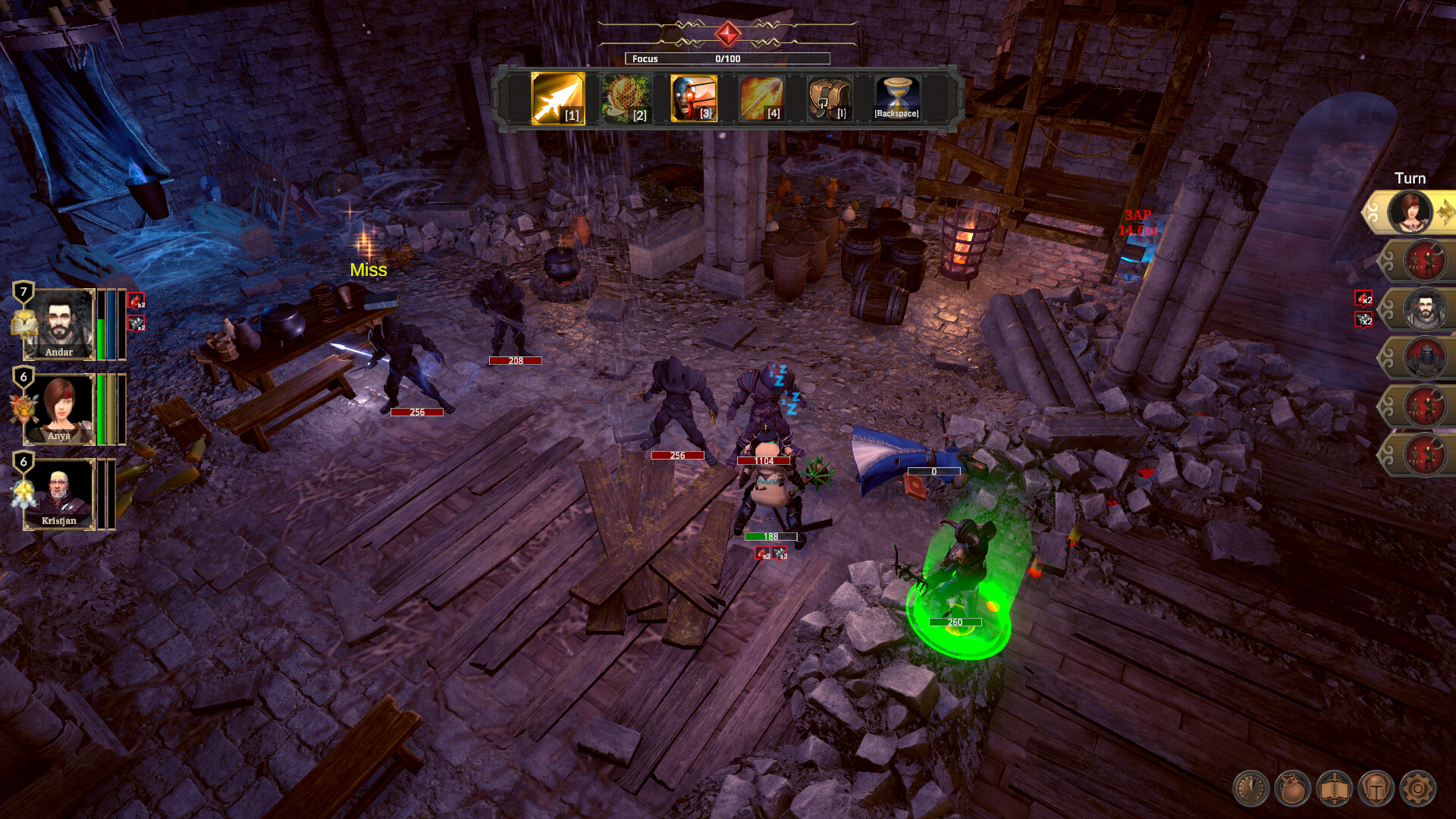
Task: Use the beehive skill in slot 2
Action: [626, 99]
